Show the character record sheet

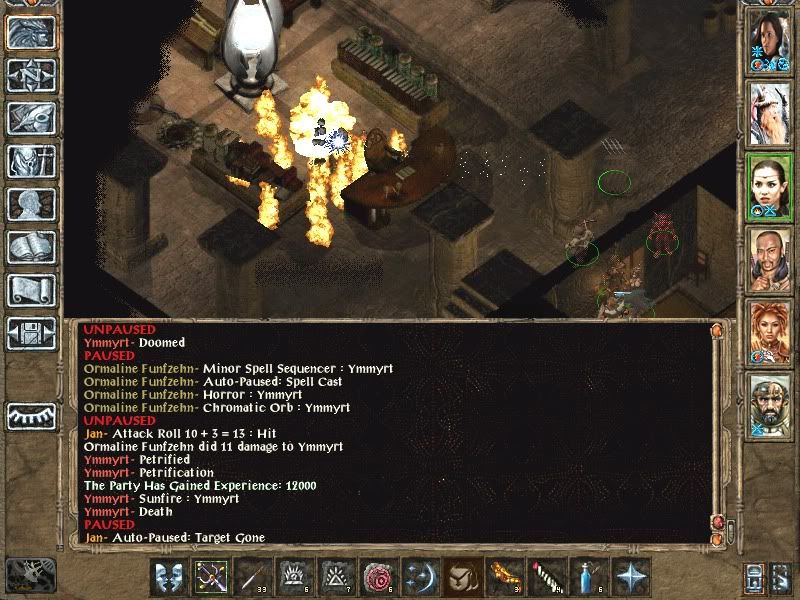coord(31,204)
